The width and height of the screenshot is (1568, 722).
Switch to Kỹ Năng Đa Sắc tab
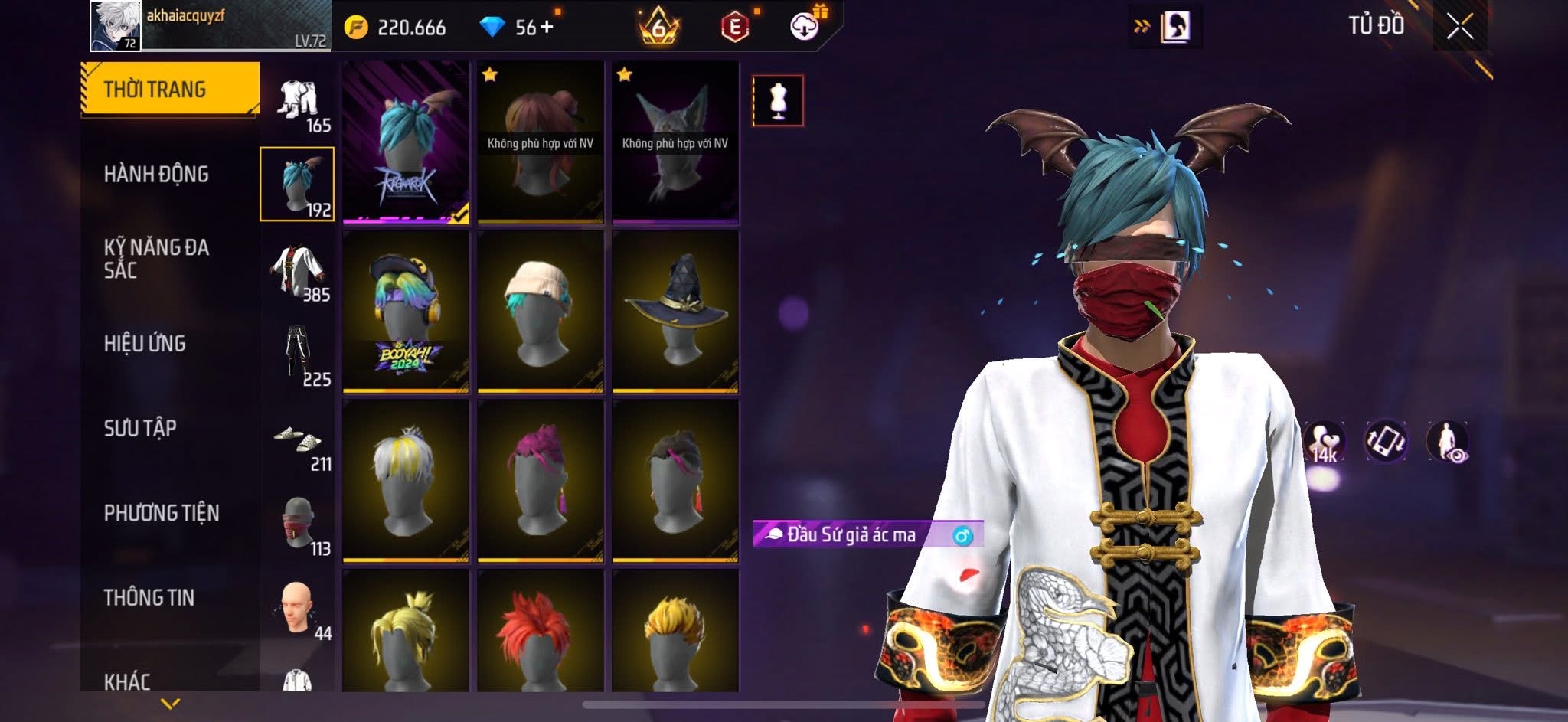[156, 258]
